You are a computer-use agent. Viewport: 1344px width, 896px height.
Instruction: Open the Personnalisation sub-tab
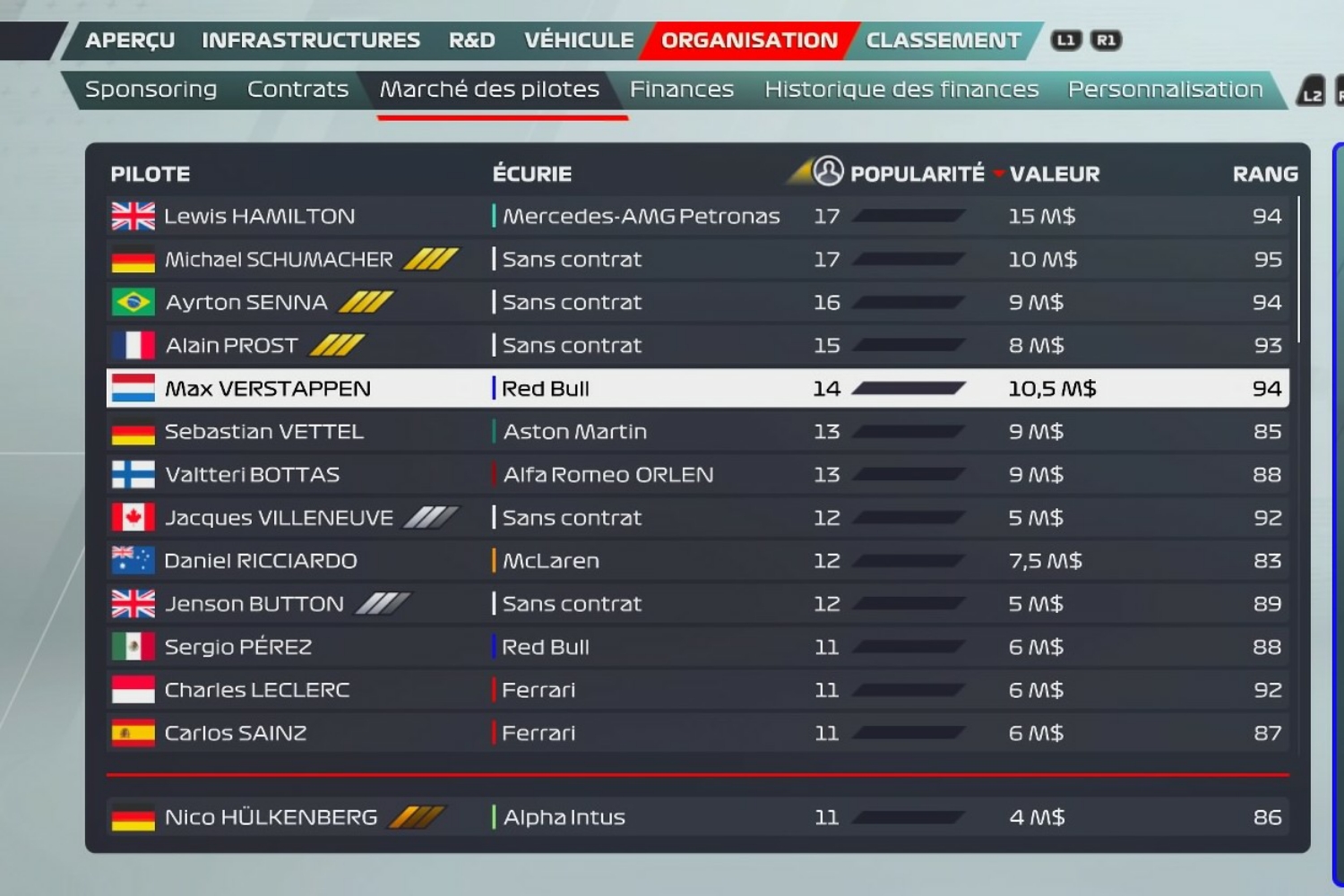pyautogui.click(x=1165, y=90)
